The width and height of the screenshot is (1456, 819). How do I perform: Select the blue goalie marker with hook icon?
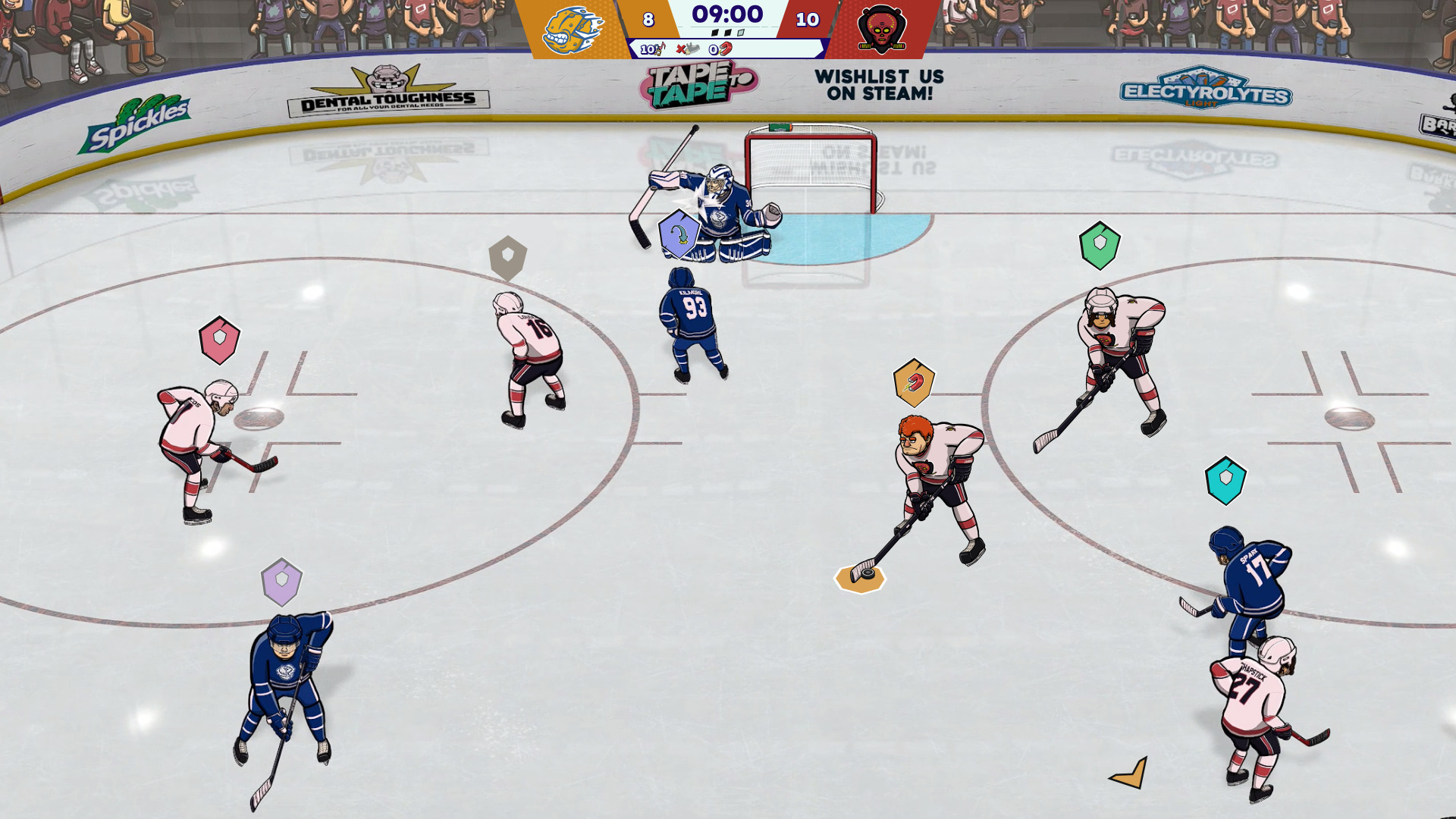coord(679,234)
